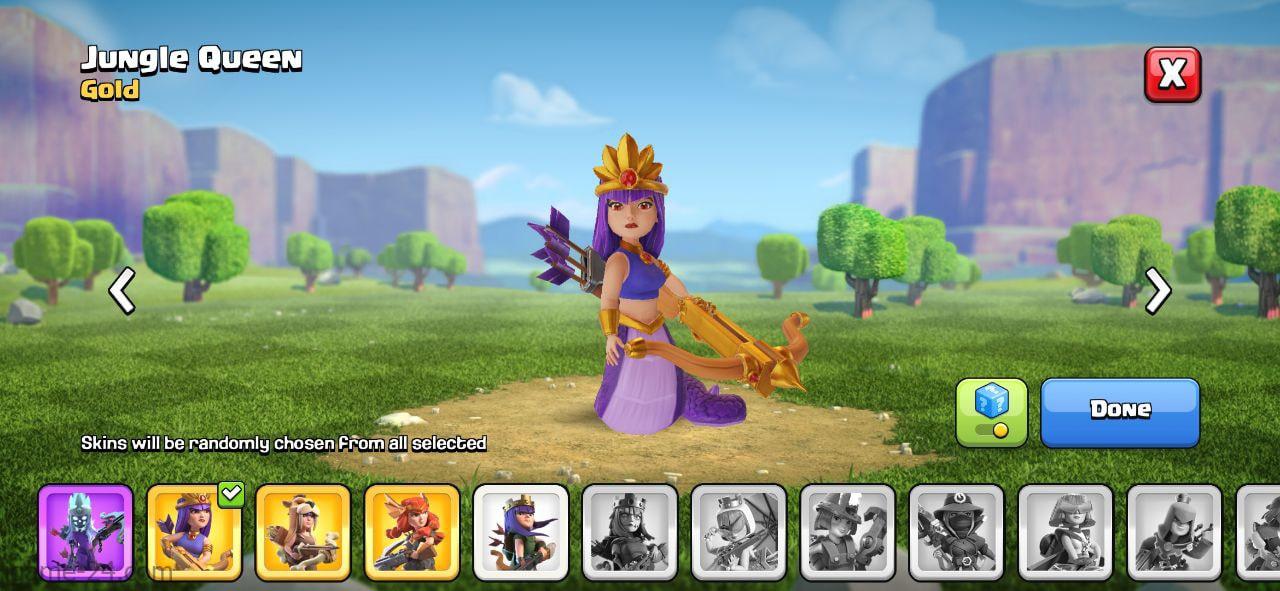Pick the red-haired queen skin thumbnail
Image resolution: width=1280 pixels, height=591 pixels.
coord(412,532)
